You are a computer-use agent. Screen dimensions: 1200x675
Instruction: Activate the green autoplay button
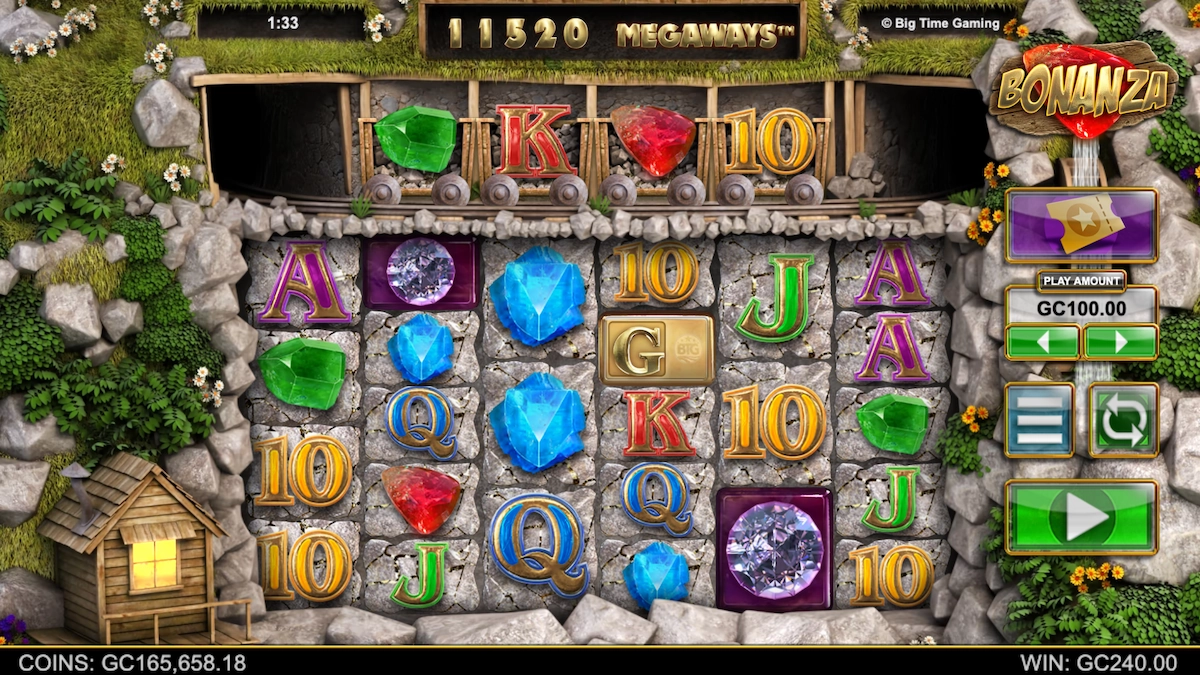coord(1123,420)
